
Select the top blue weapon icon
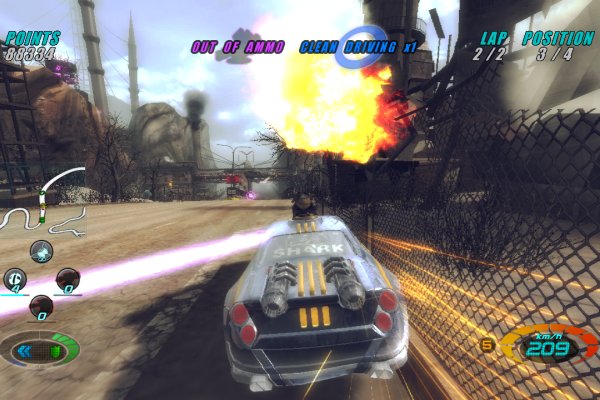click(41, 251)
